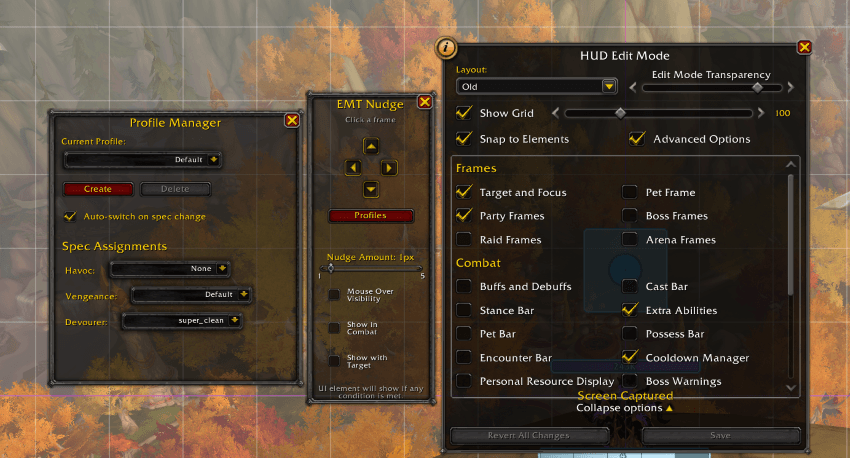Uncheck Advanced Options
Viewport: 850px width, 458px height.
[x=637, y=139]
